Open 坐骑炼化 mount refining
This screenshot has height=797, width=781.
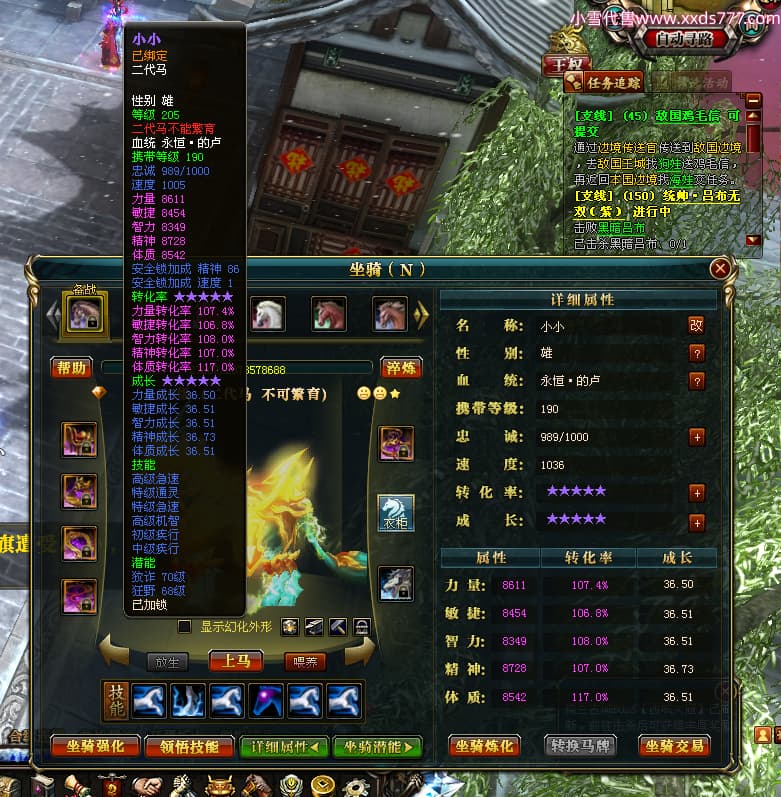(x=485, y=746)
